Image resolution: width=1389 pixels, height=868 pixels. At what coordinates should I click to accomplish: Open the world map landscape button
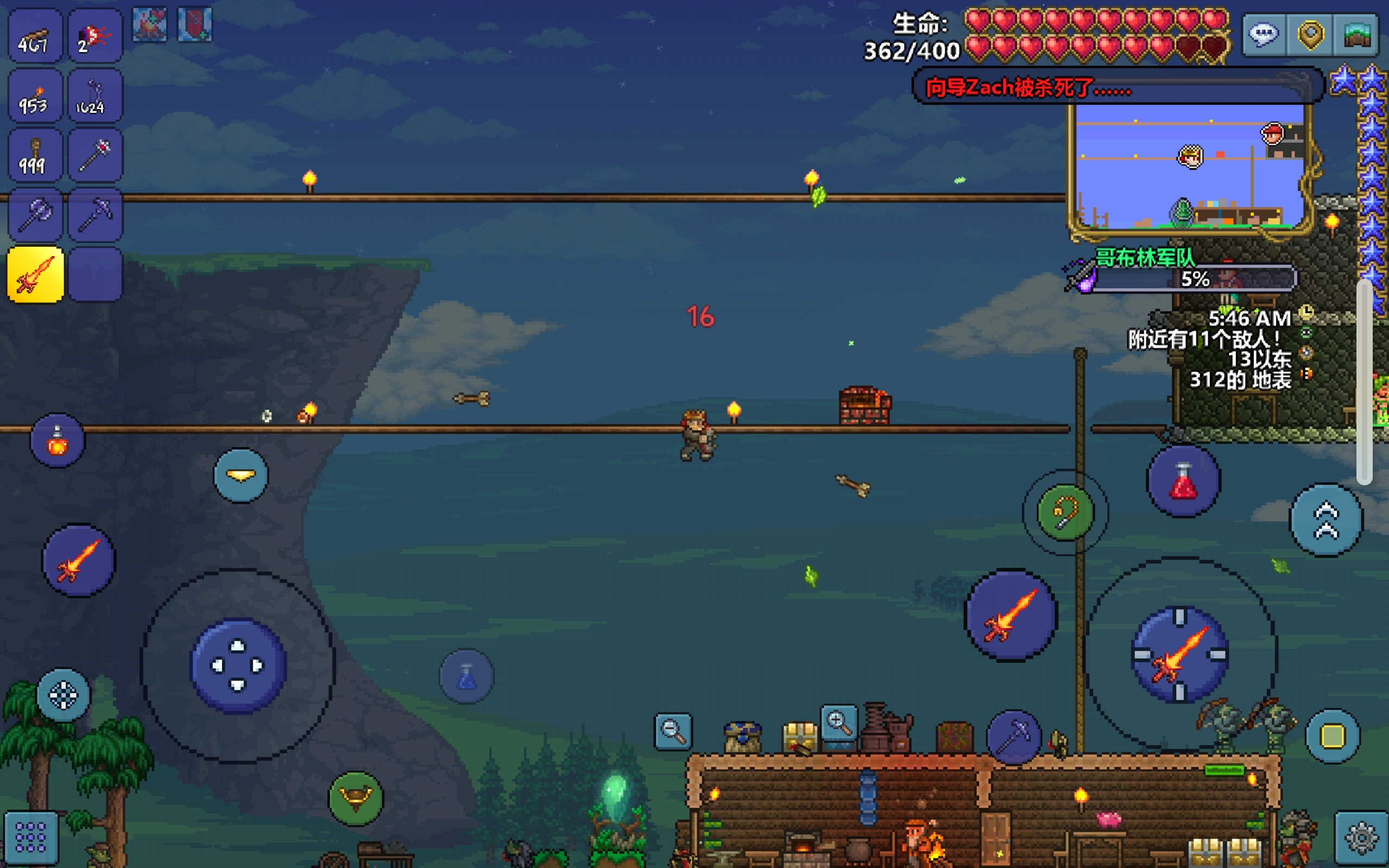click(1357, 34)
